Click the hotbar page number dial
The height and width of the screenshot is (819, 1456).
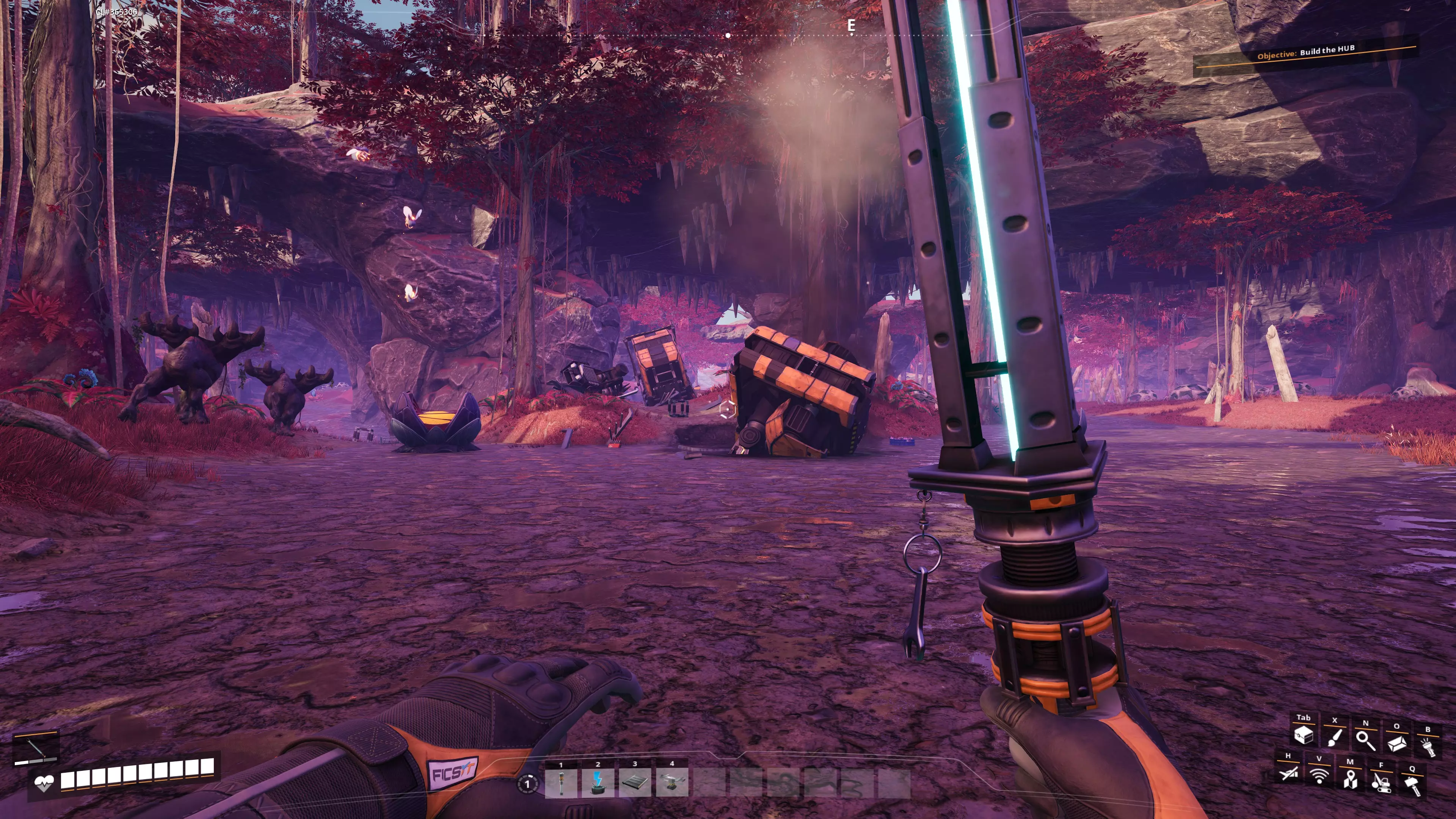click(527, 784)
